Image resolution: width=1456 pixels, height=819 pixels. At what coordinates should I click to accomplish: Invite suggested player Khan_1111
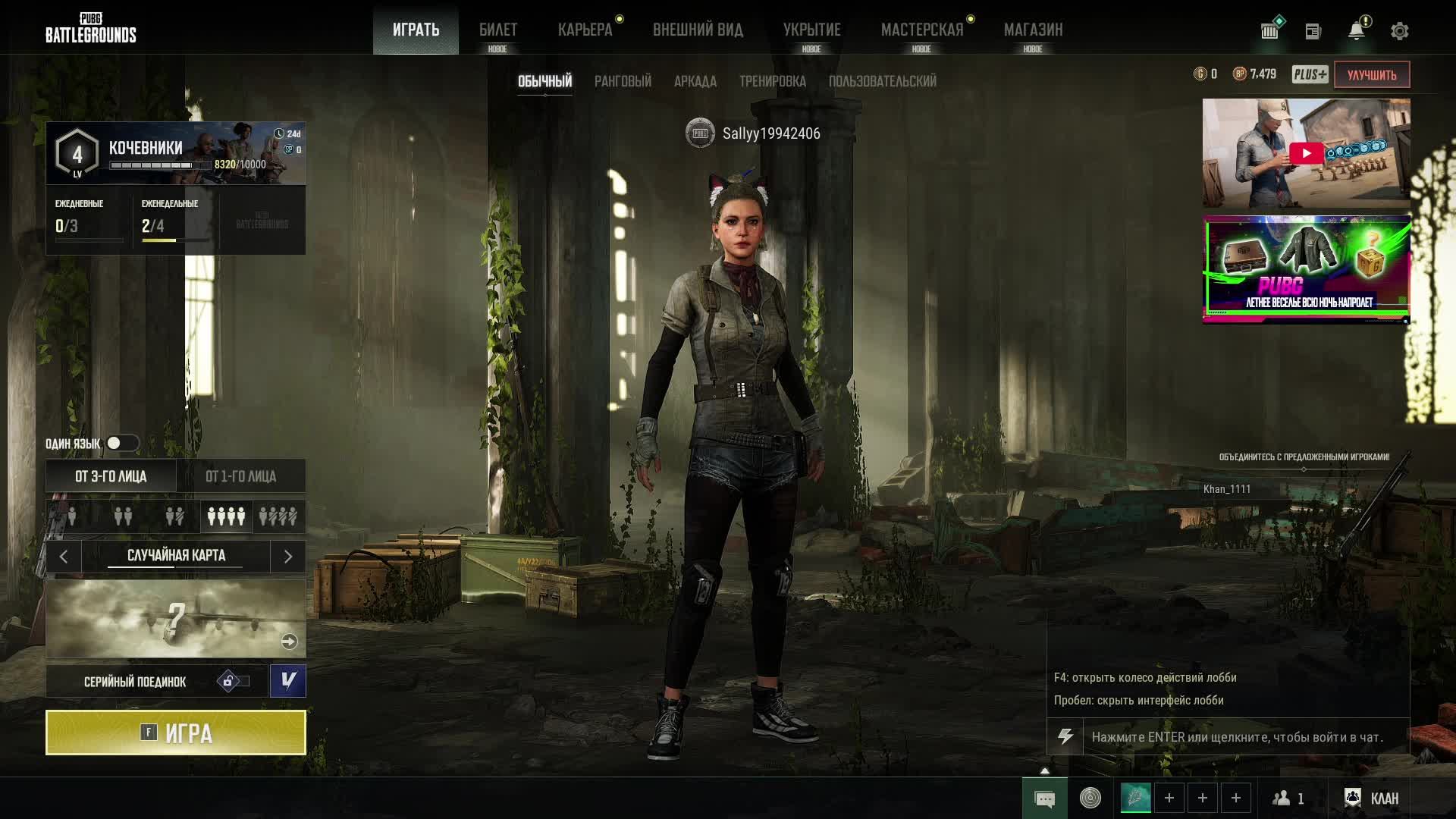1227,489
